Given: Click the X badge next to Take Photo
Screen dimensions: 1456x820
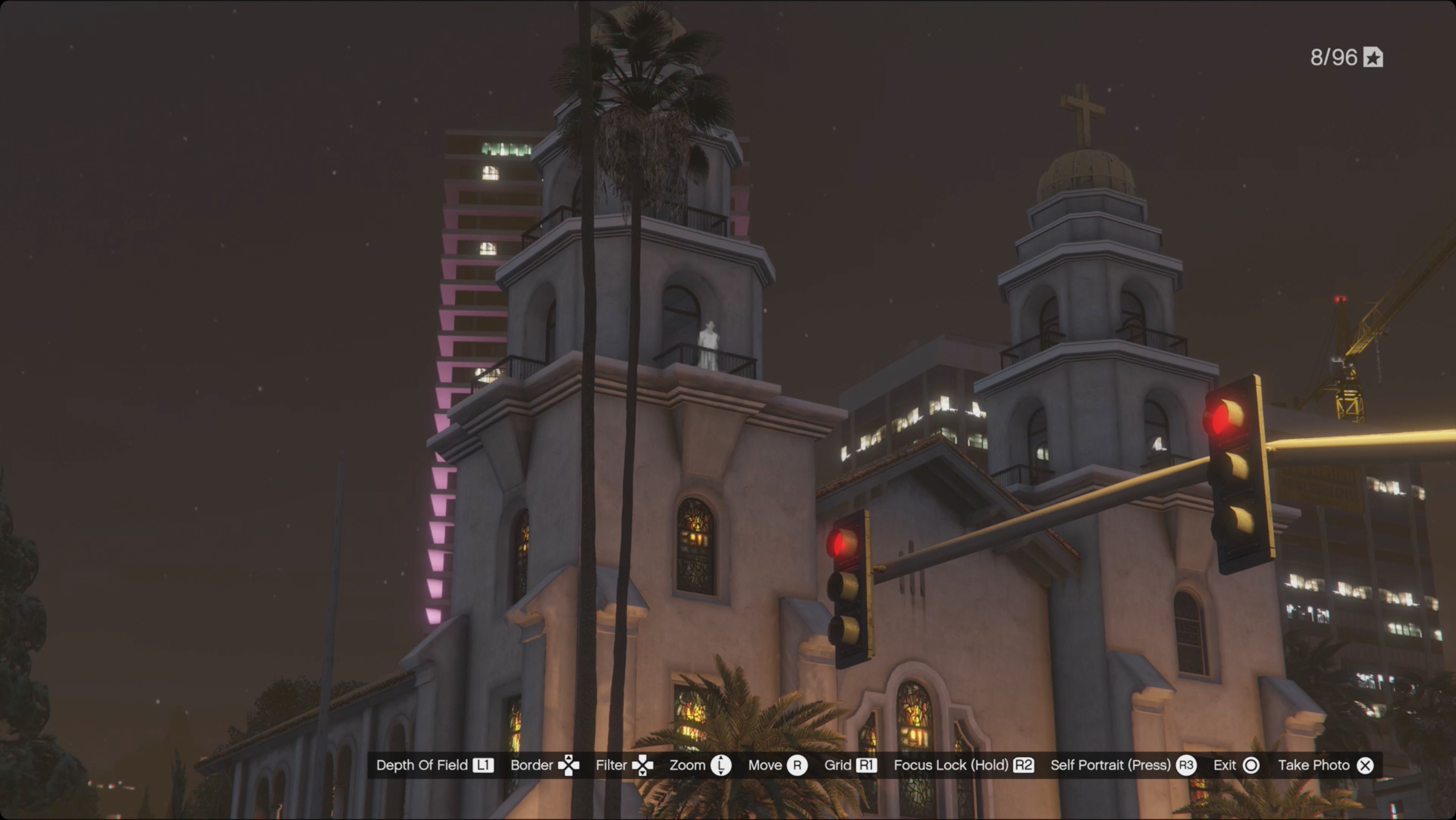Looking at the screenshot, I should coord(1366,765).
